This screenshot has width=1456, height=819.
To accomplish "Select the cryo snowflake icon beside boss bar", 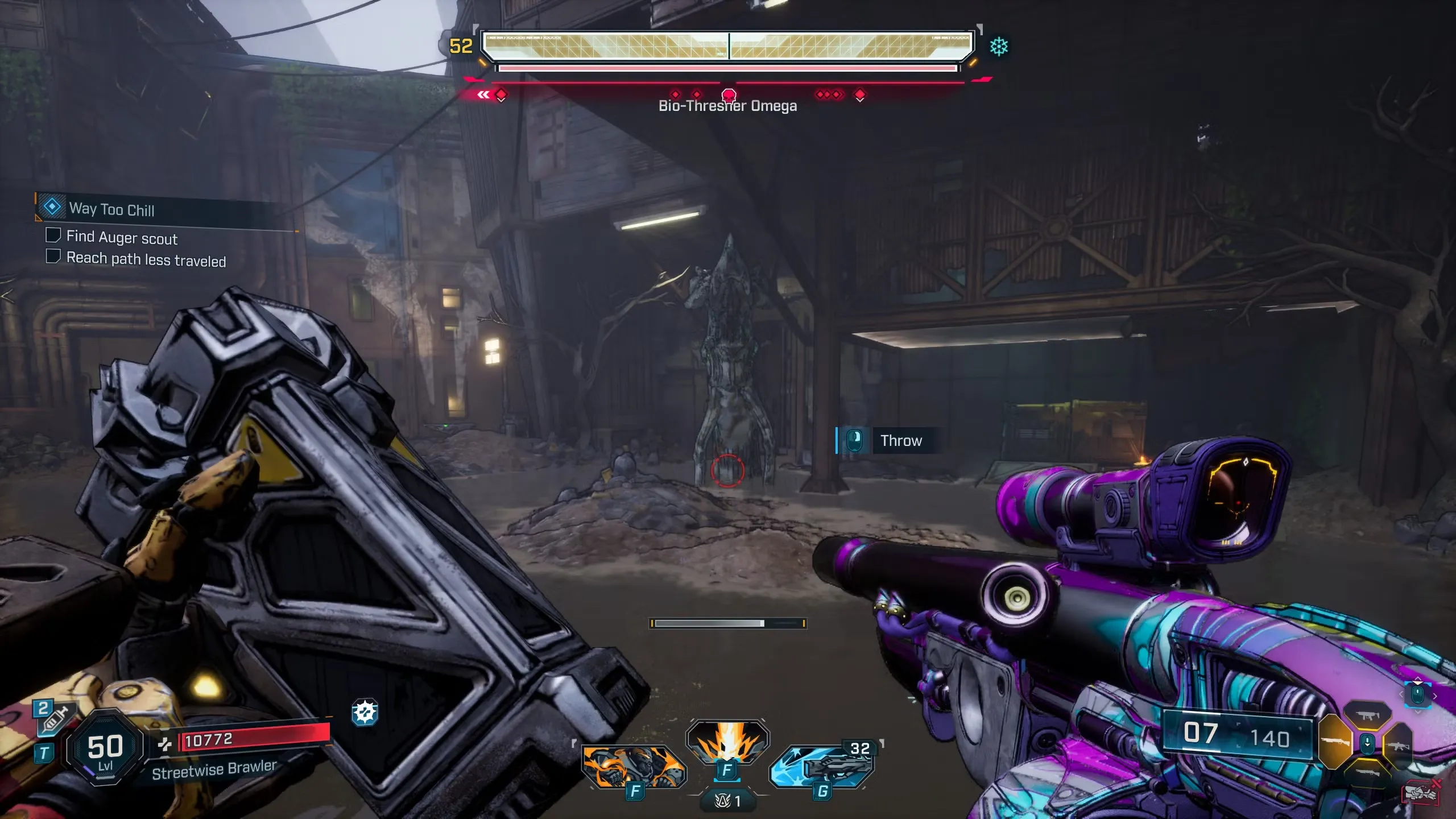I will coord(999,47).
